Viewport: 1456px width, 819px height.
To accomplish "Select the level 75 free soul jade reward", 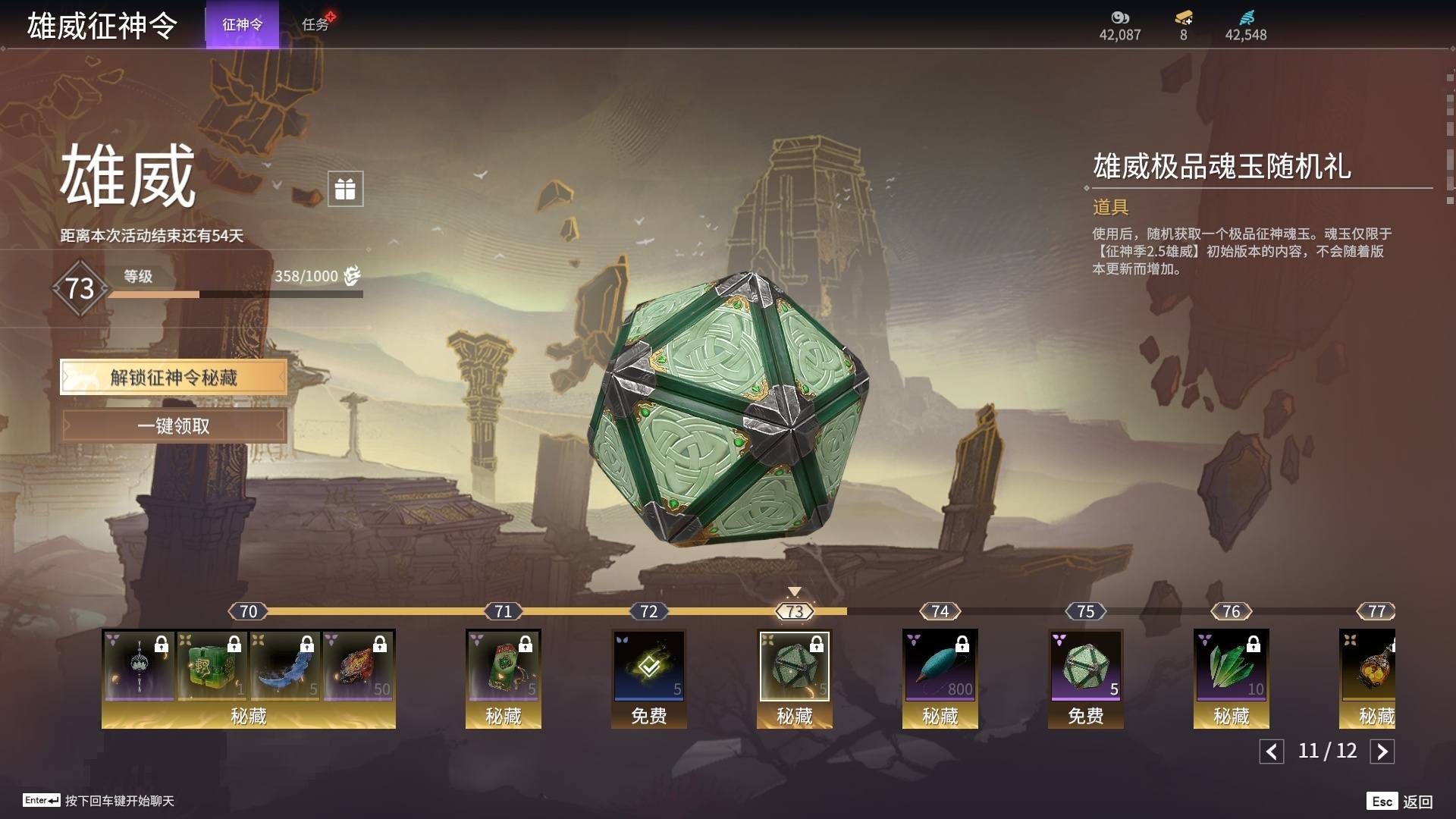I will [1085, 666].
